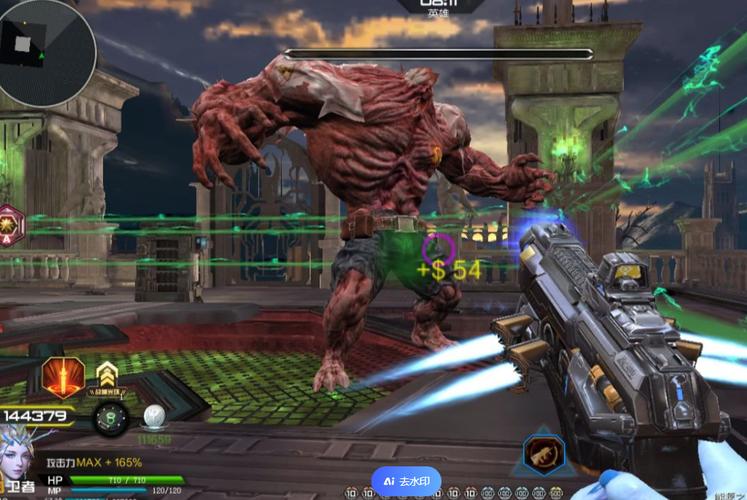747x500 pixels.
Task: Activate the red sword skill icon
Action: tap(62, 378)
